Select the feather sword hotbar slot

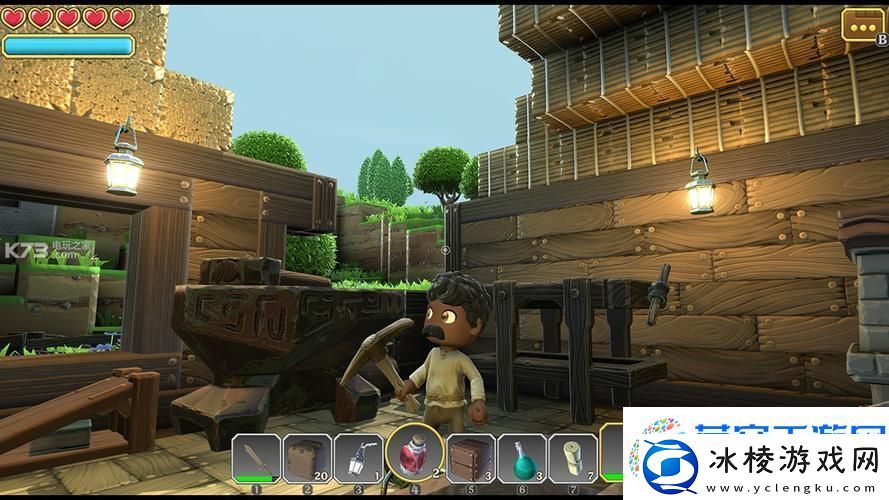(x=256, y=459)
